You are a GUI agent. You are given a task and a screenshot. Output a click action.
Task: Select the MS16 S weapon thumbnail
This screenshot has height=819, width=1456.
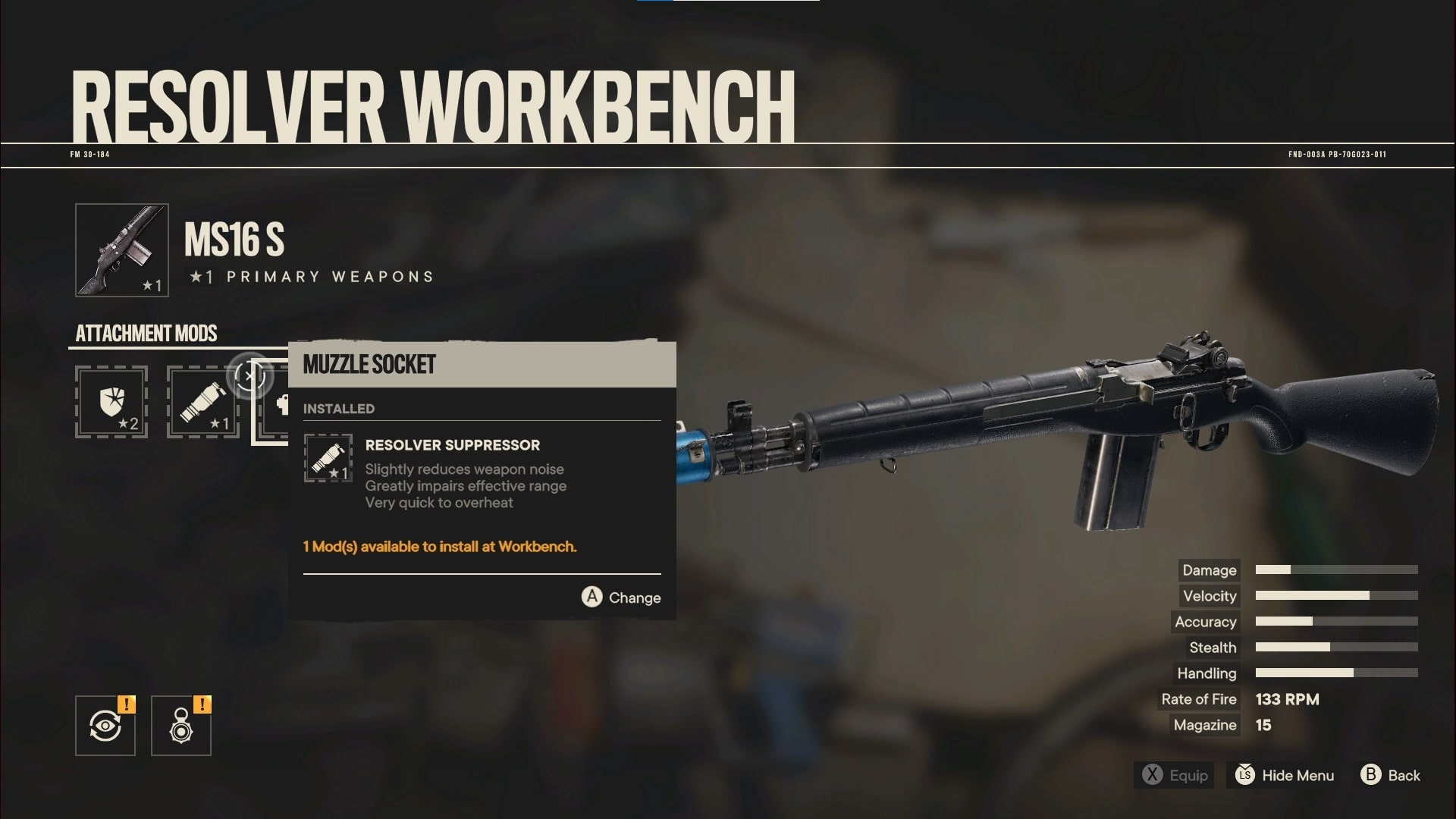click(x=121, y=250)
